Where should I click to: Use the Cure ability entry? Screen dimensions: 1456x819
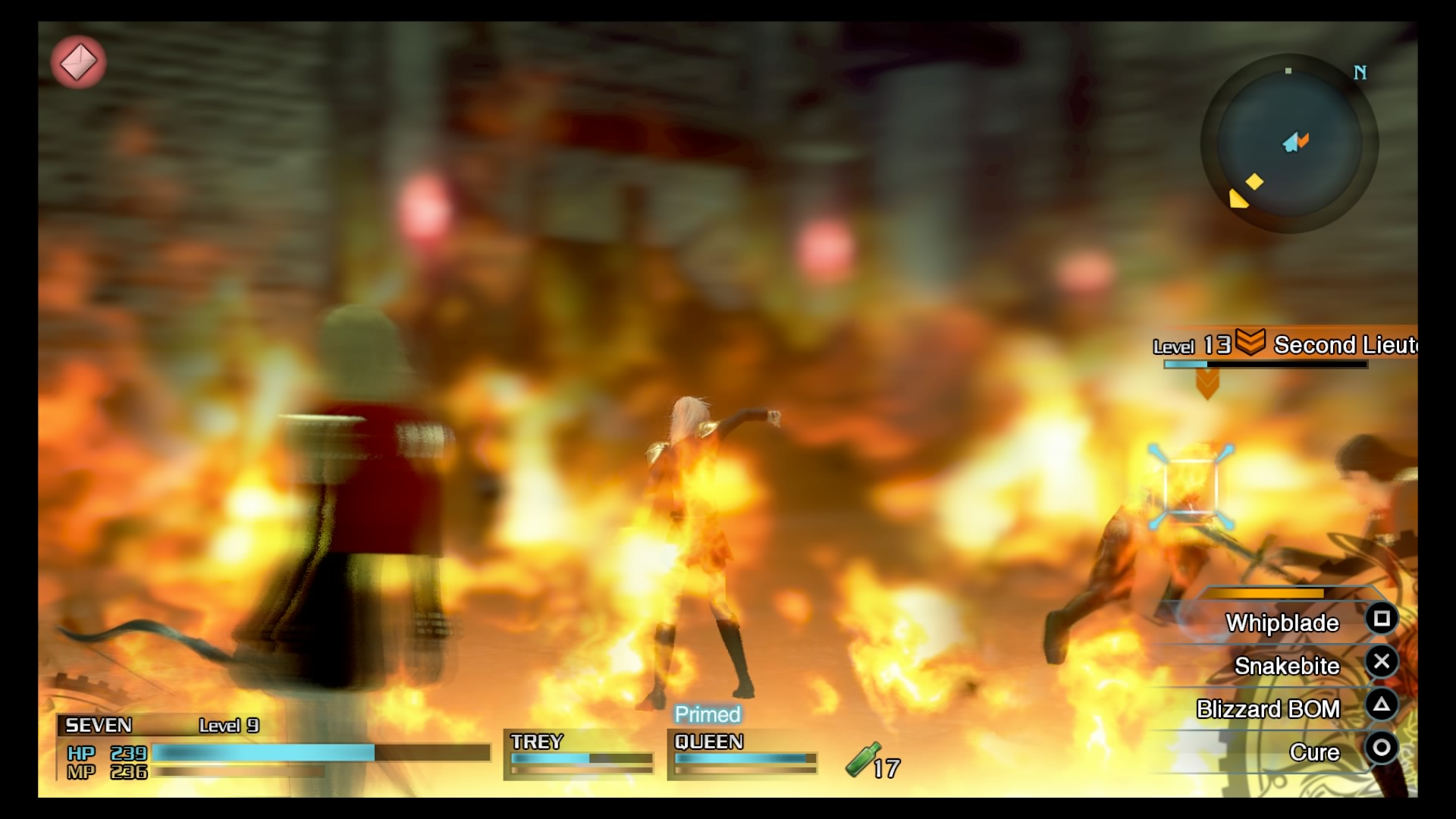click(1316, 751)
